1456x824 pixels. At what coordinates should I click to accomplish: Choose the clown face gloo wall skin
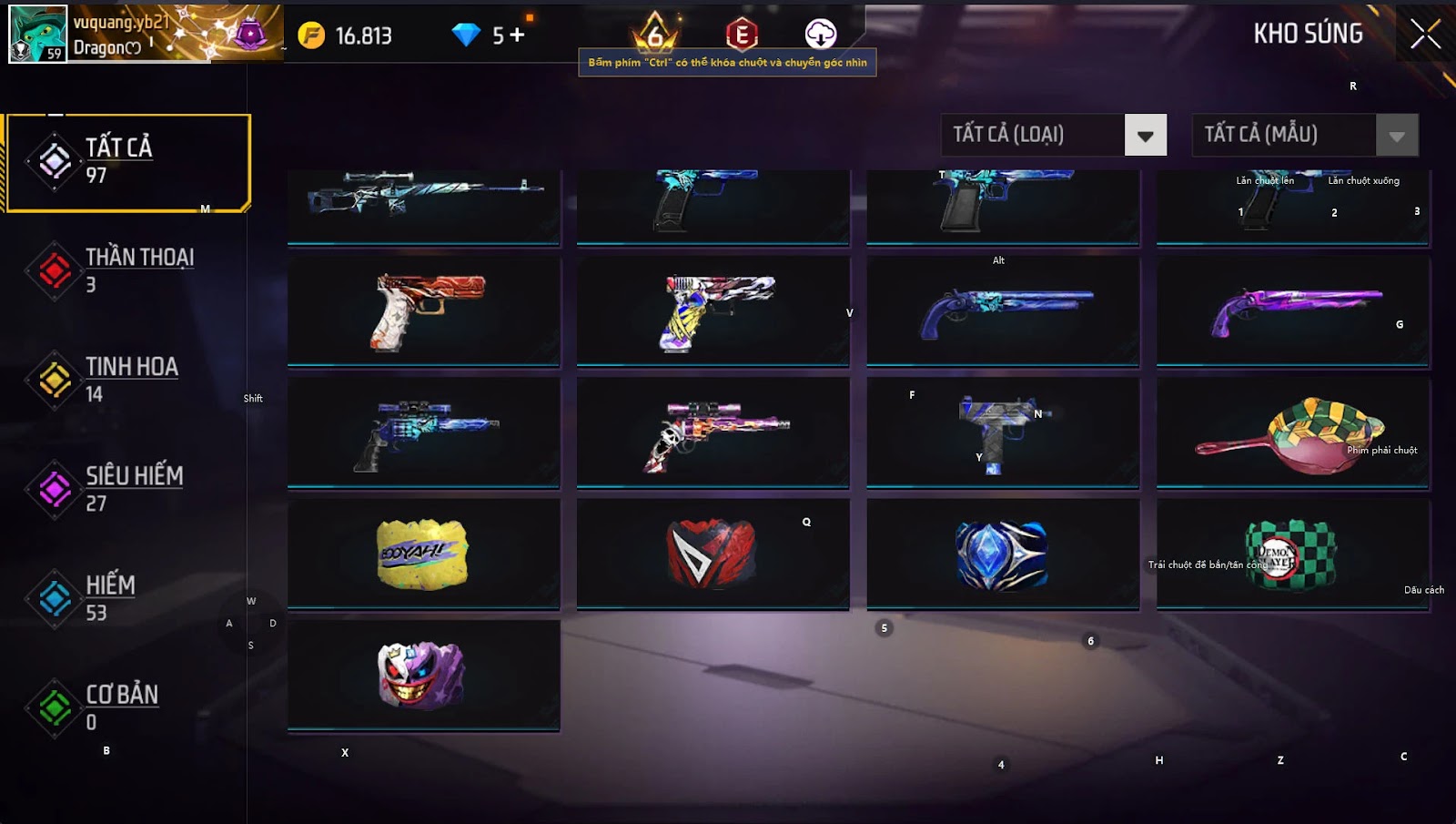(x=424, y=675)
